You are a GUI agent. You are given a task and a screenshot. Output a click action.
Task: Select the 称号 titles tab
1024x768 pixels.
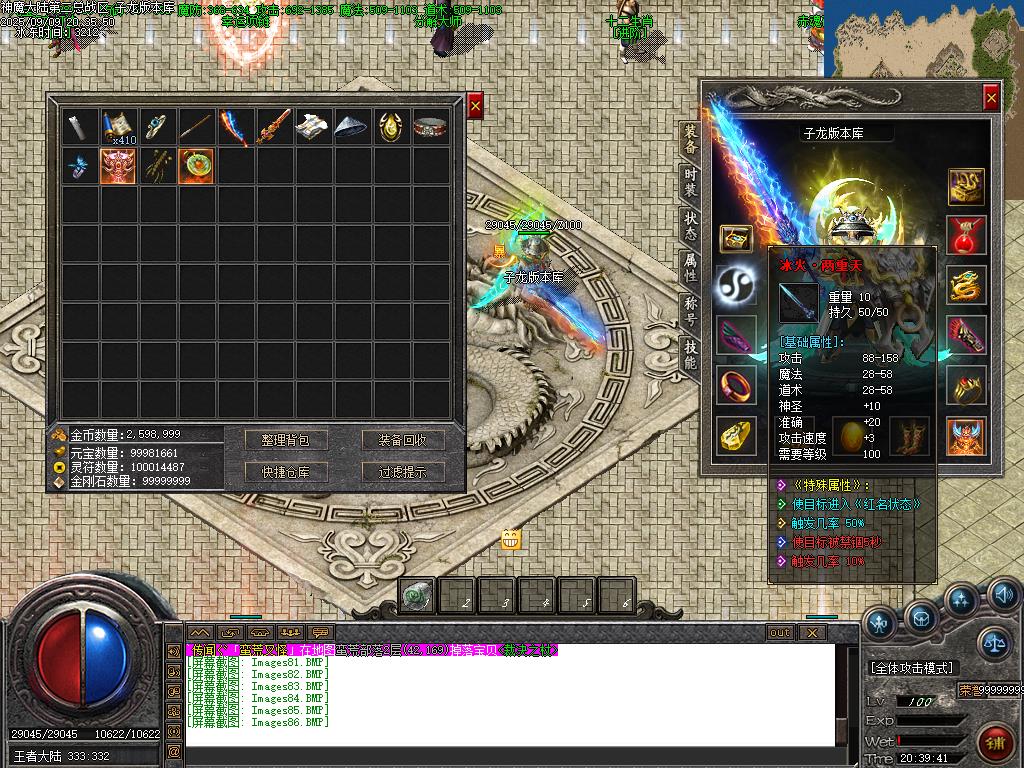click(690, 311)
